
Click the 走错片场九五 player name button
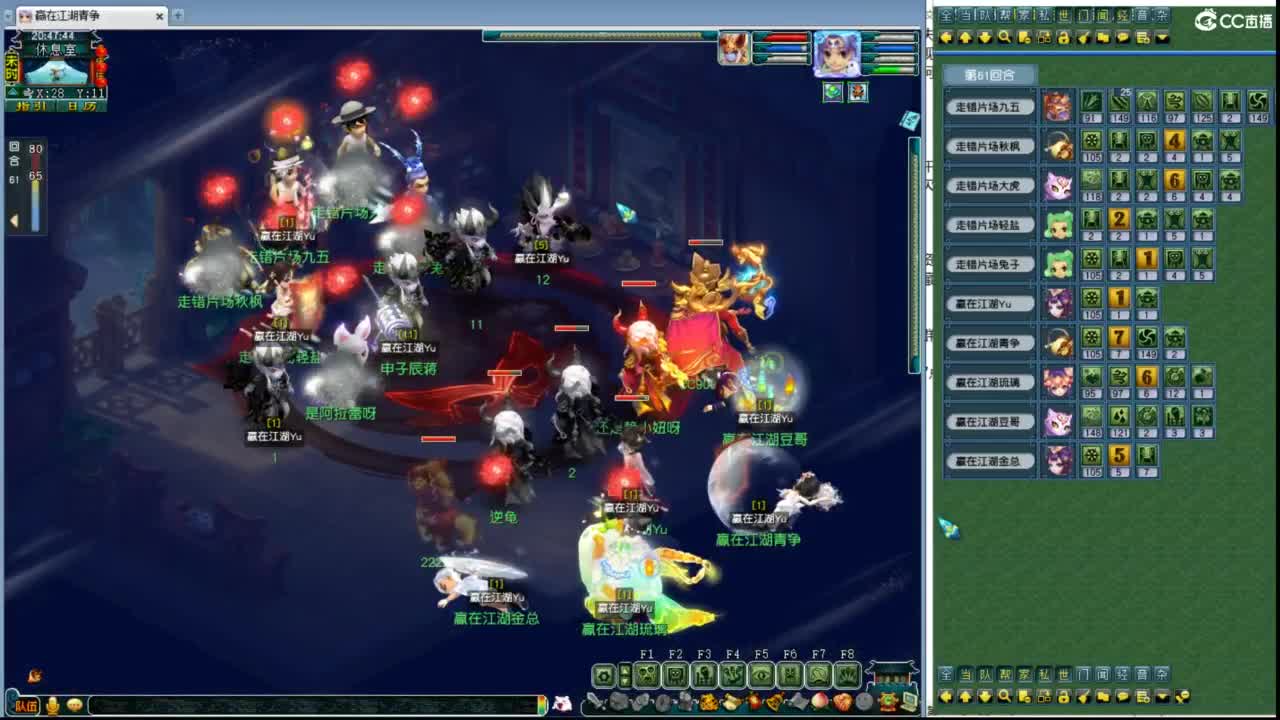(990, 106)
